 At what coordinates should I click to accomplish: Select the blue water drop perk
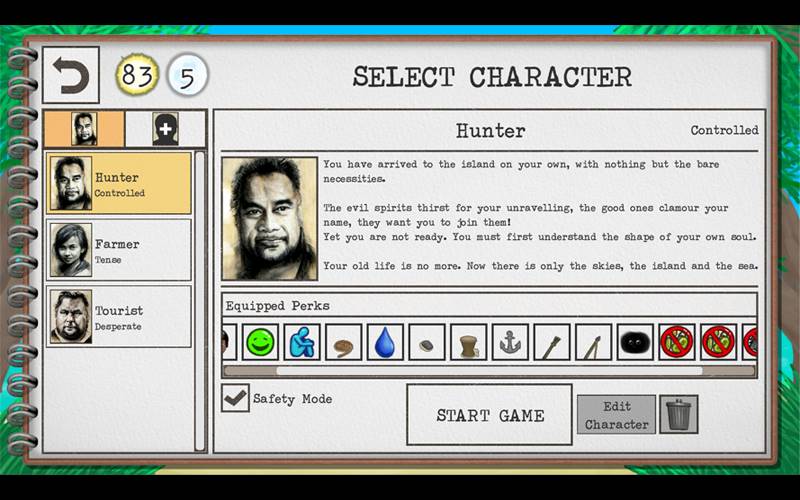pyautogui.click(x=385, y=342)
